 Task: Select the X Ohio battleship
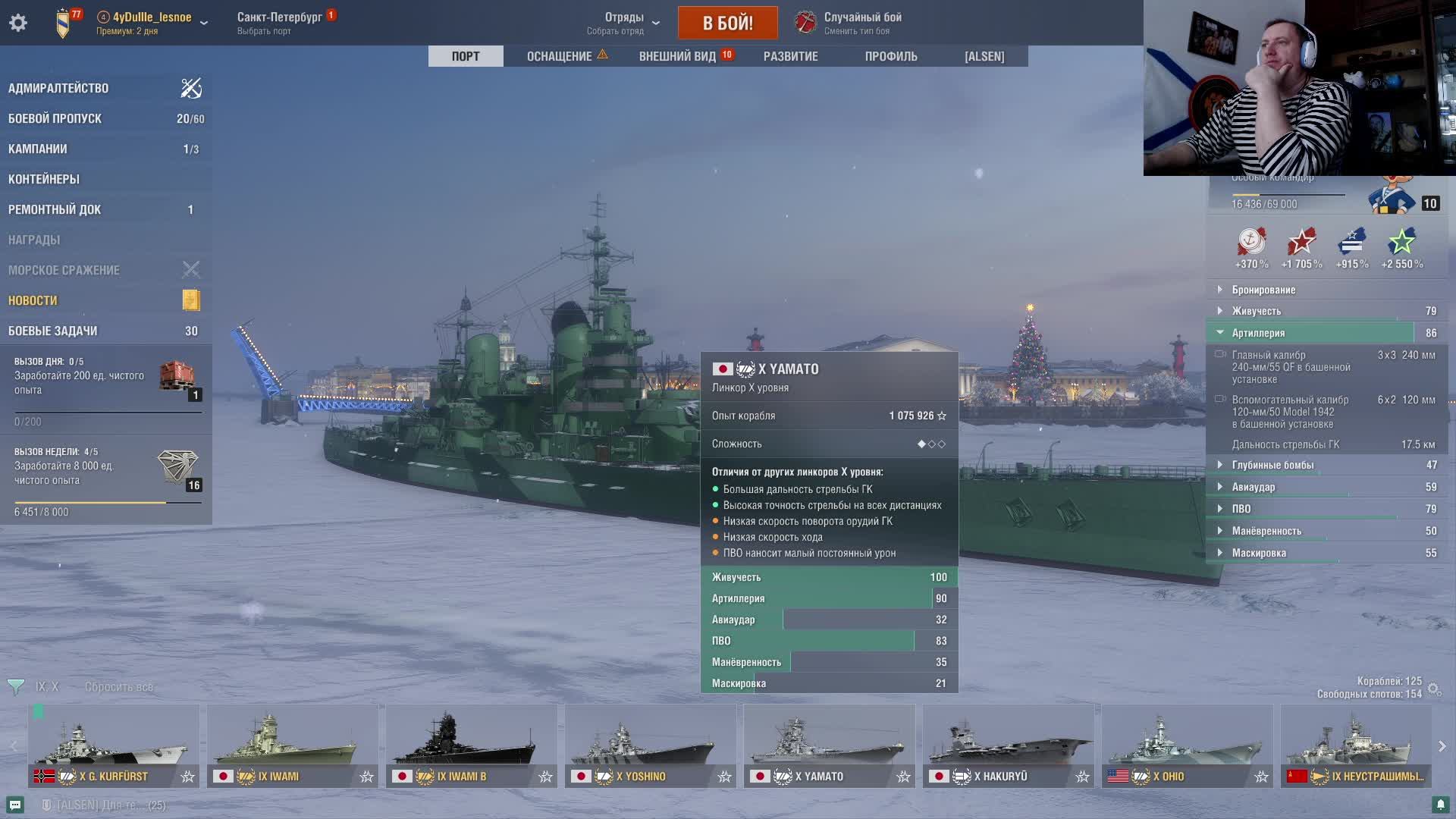tap(1187, 745)
